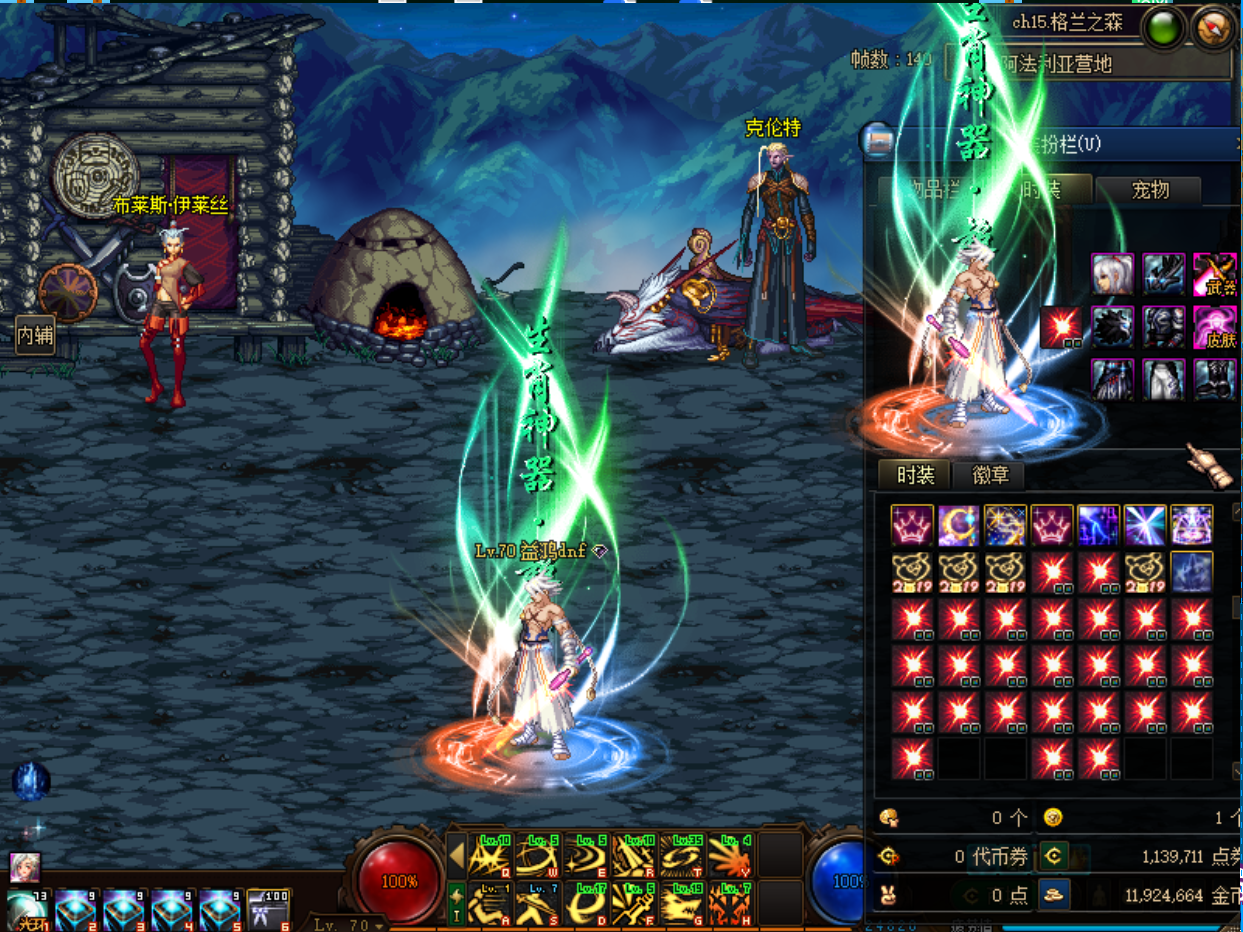Use the H hotkey skill
The image size is (1243, 932).
(x=731, y=904)
